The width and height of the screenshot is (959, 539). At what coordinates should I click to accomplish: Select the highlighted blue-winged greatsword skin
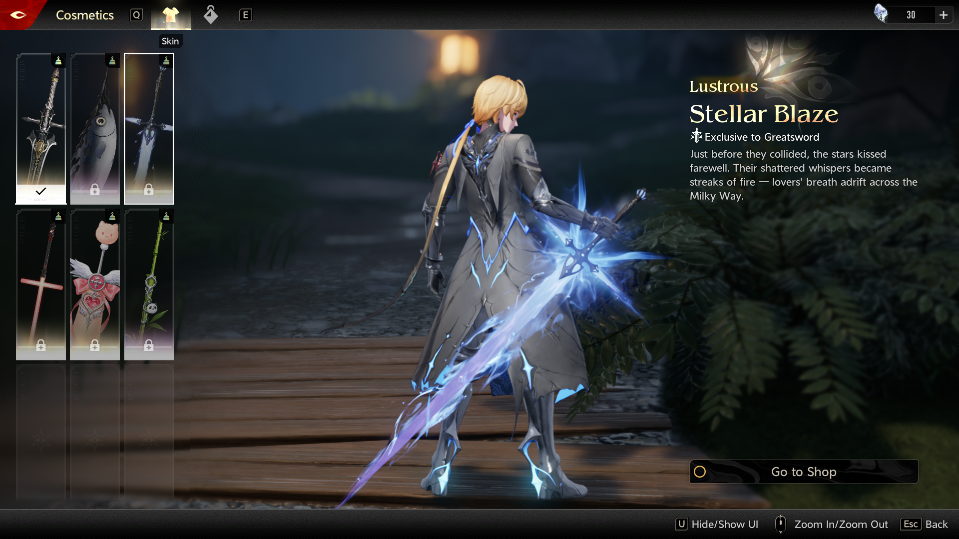(x=149, y=128)
